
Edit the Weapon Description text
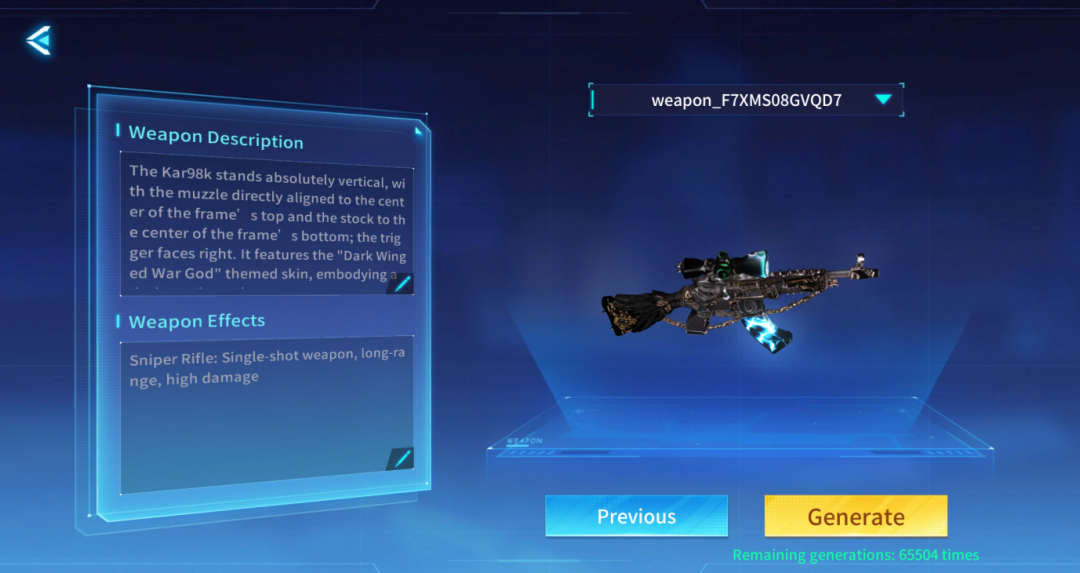(x=402, y=284)
